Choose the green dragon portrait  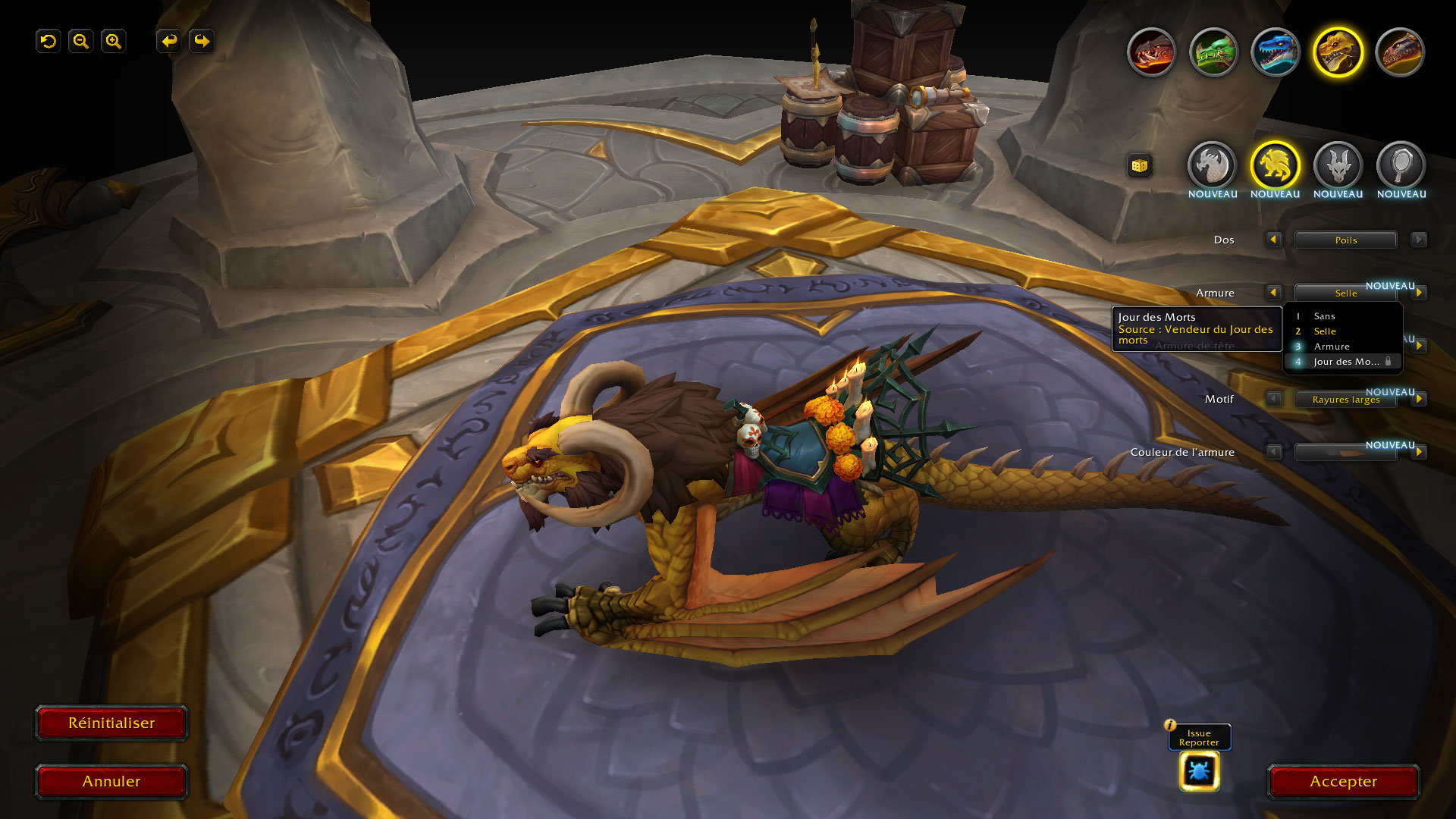pyautogui.click(x=1213, y=52)
